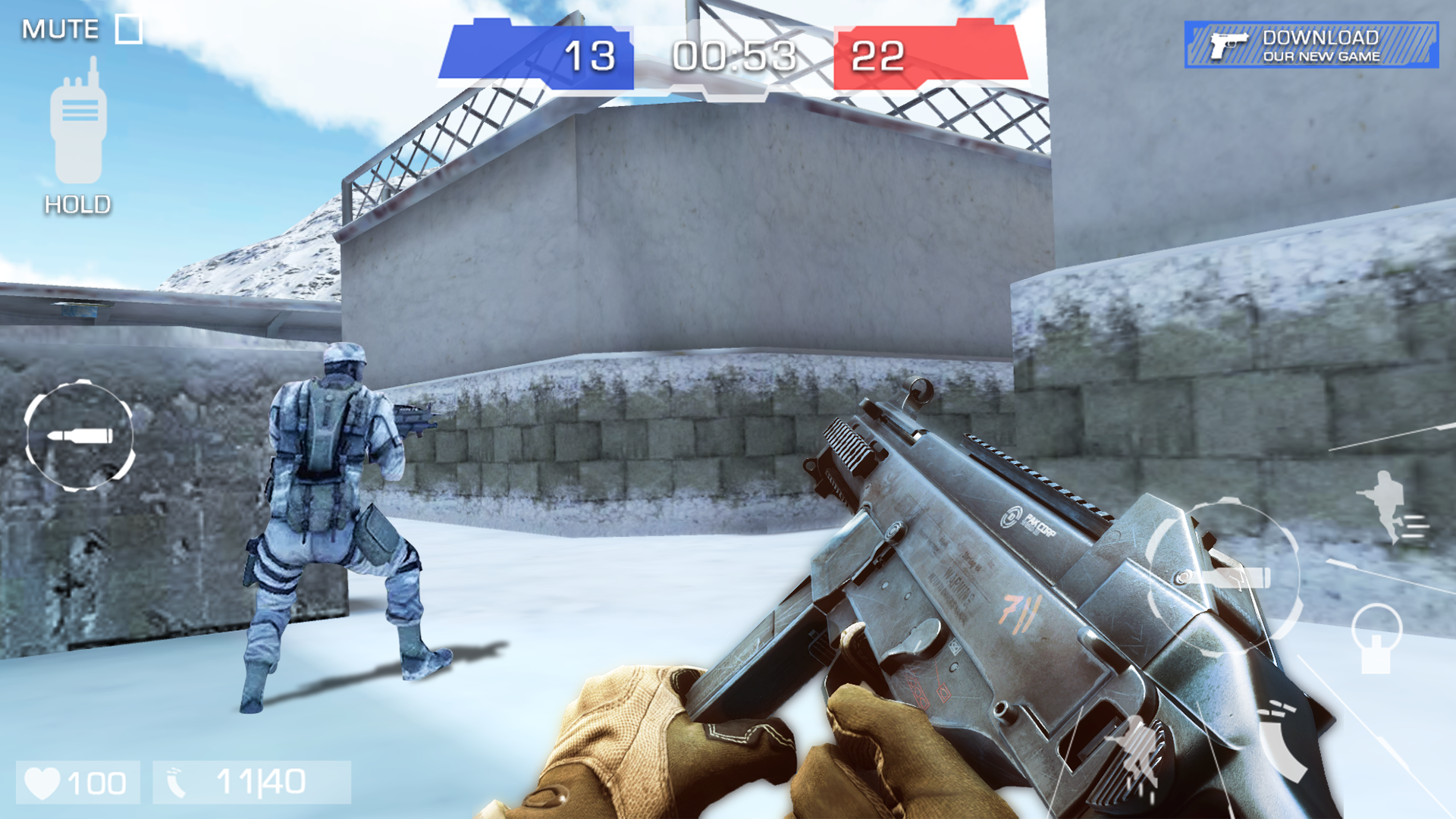Screen dimensions: 1456x819
Task: Tap the ammo counter reading 11|40
Action: [258, 782]
